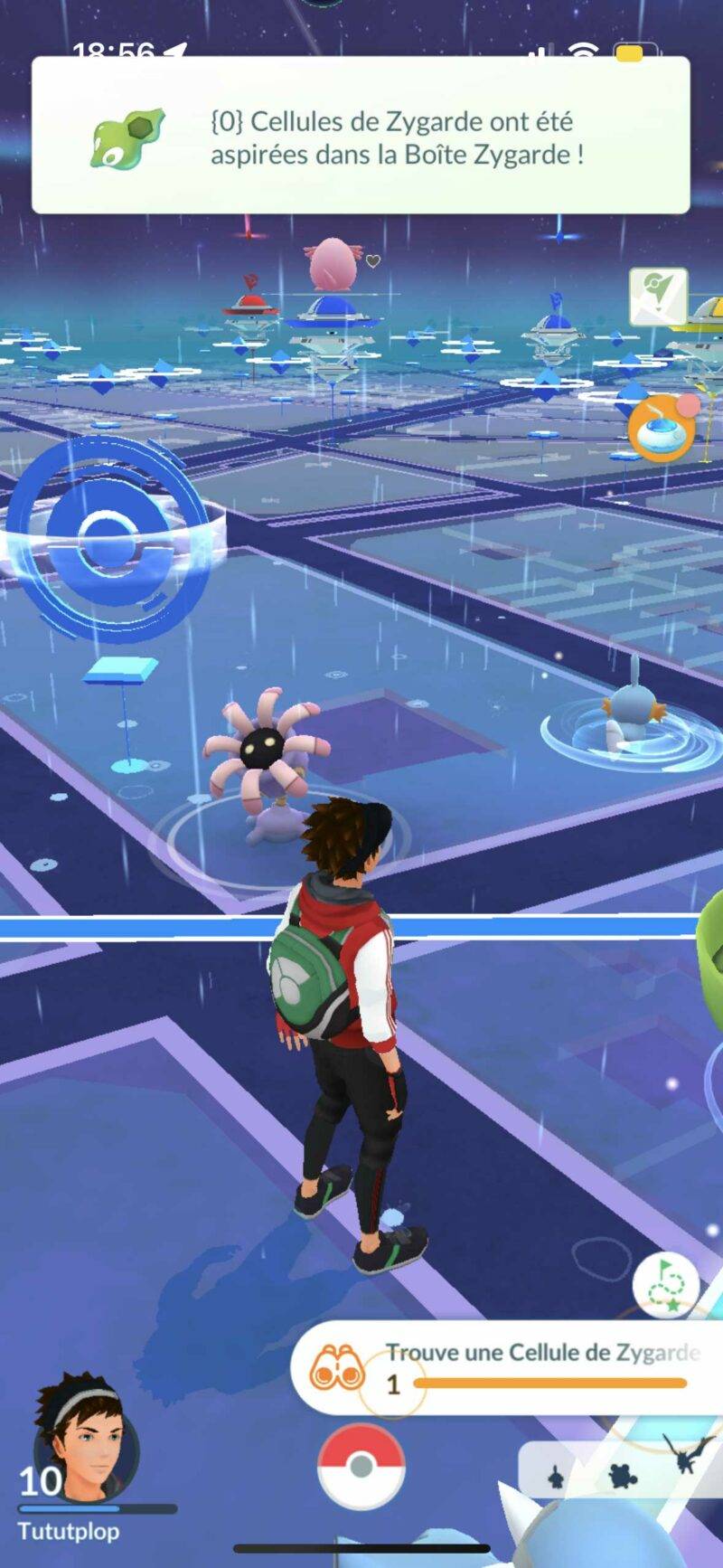Screen dimensions: 723x1568
Task: Open the Routes flag icon
Action: click(x=665, y=1284)
